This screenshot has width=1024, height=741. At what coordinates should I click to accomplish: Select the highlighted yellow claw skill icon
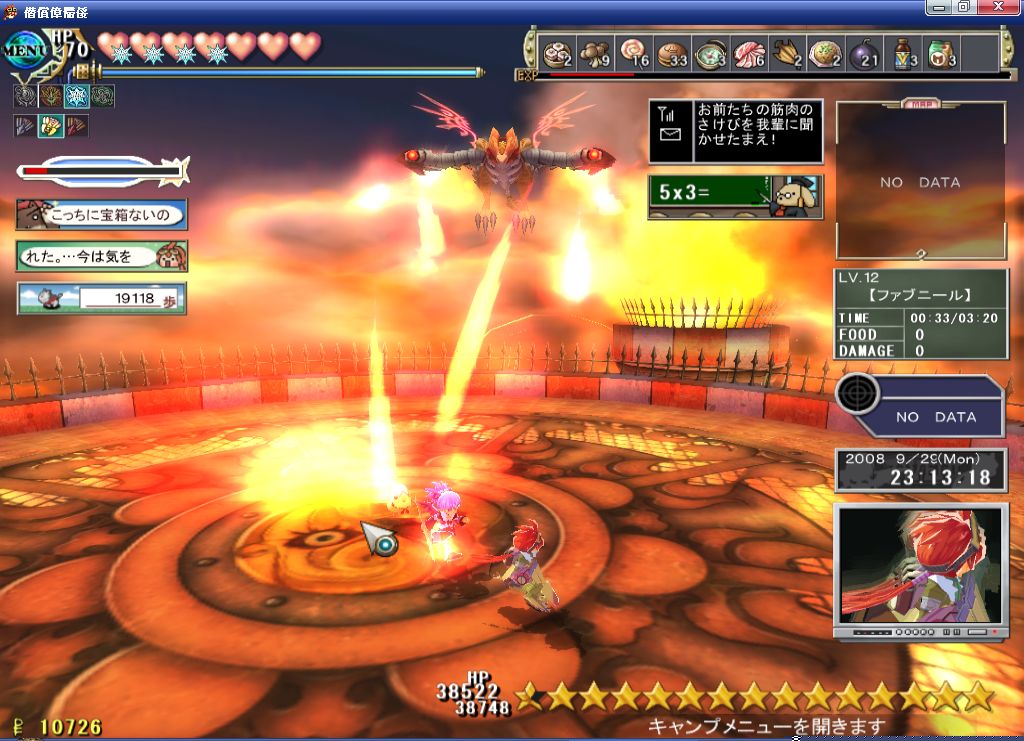50,126
